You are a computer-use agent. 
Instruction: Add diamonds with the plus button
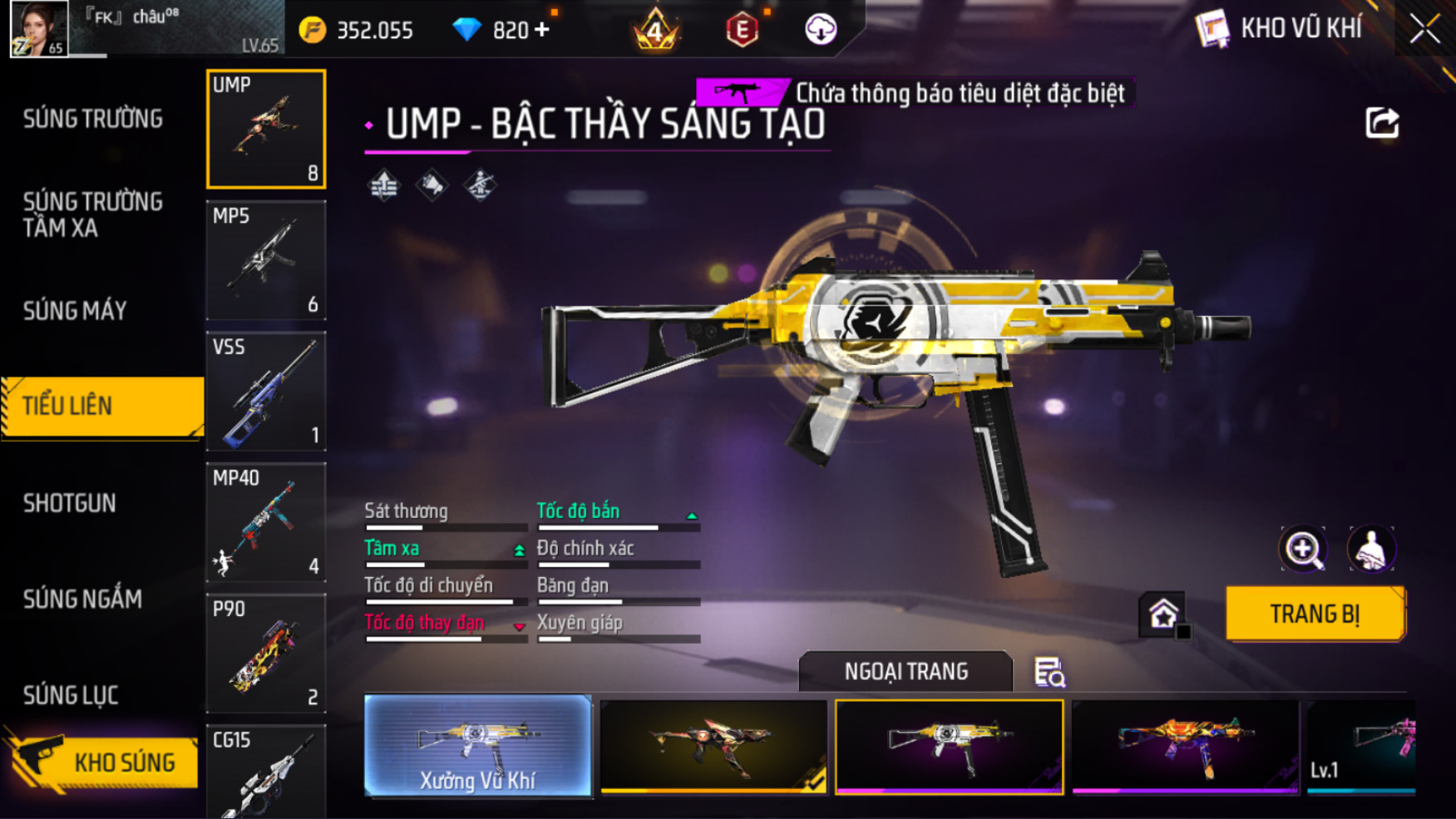click(542, 30)
